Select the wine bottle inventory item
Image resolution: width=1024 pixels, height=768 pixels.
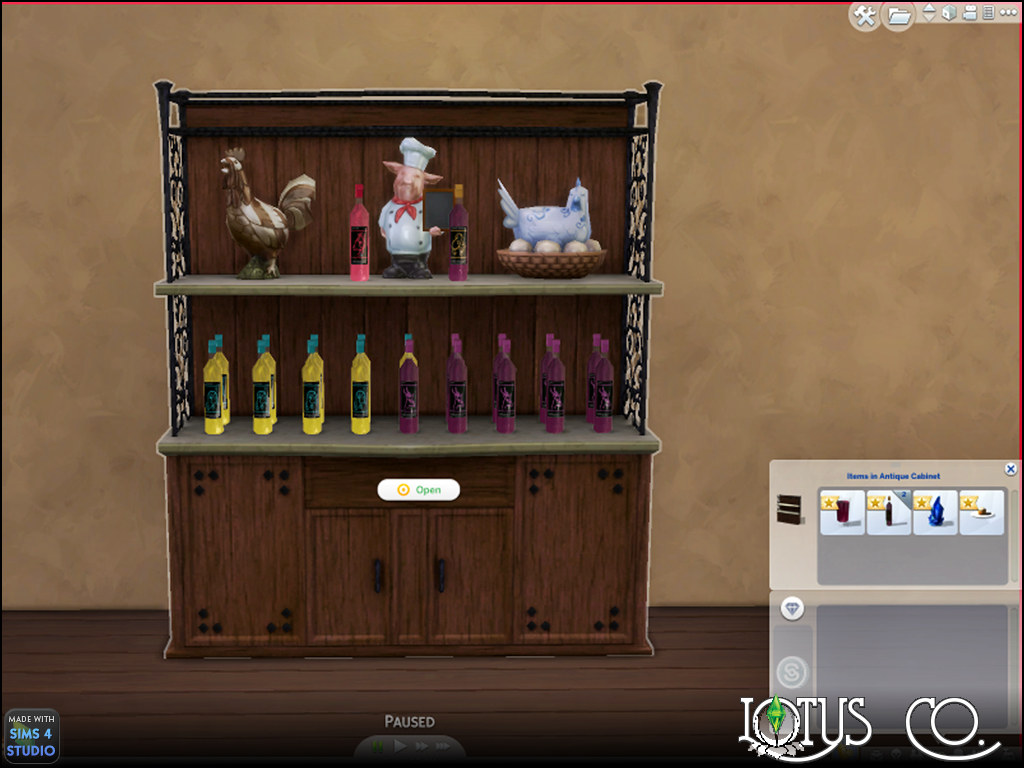pos(889,512)
